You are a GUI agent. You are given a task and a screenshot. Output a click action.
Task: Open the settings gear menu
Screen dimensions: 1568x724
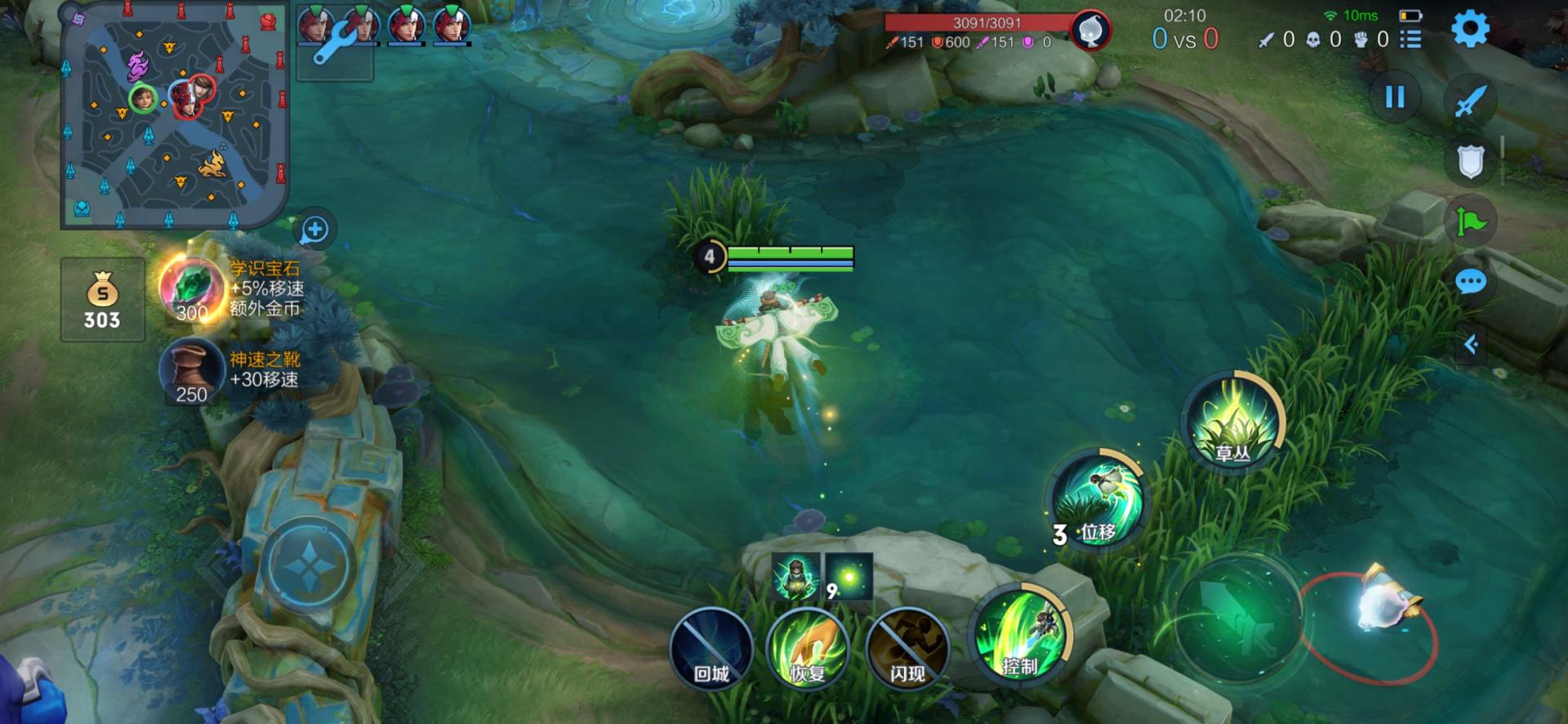[1470, 29]
